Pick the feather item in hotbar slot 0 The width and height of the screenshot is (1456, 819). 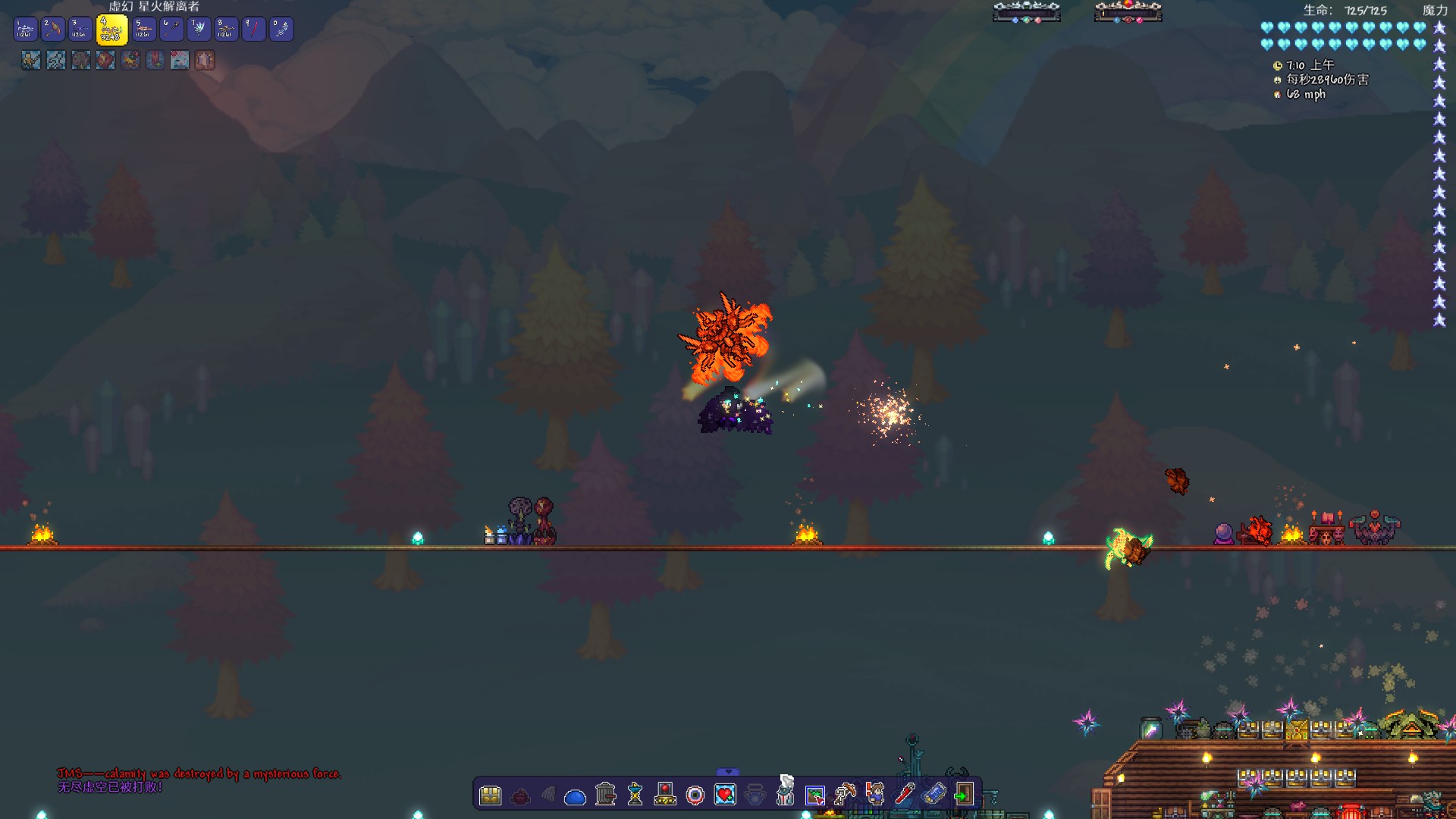(281, 30)
